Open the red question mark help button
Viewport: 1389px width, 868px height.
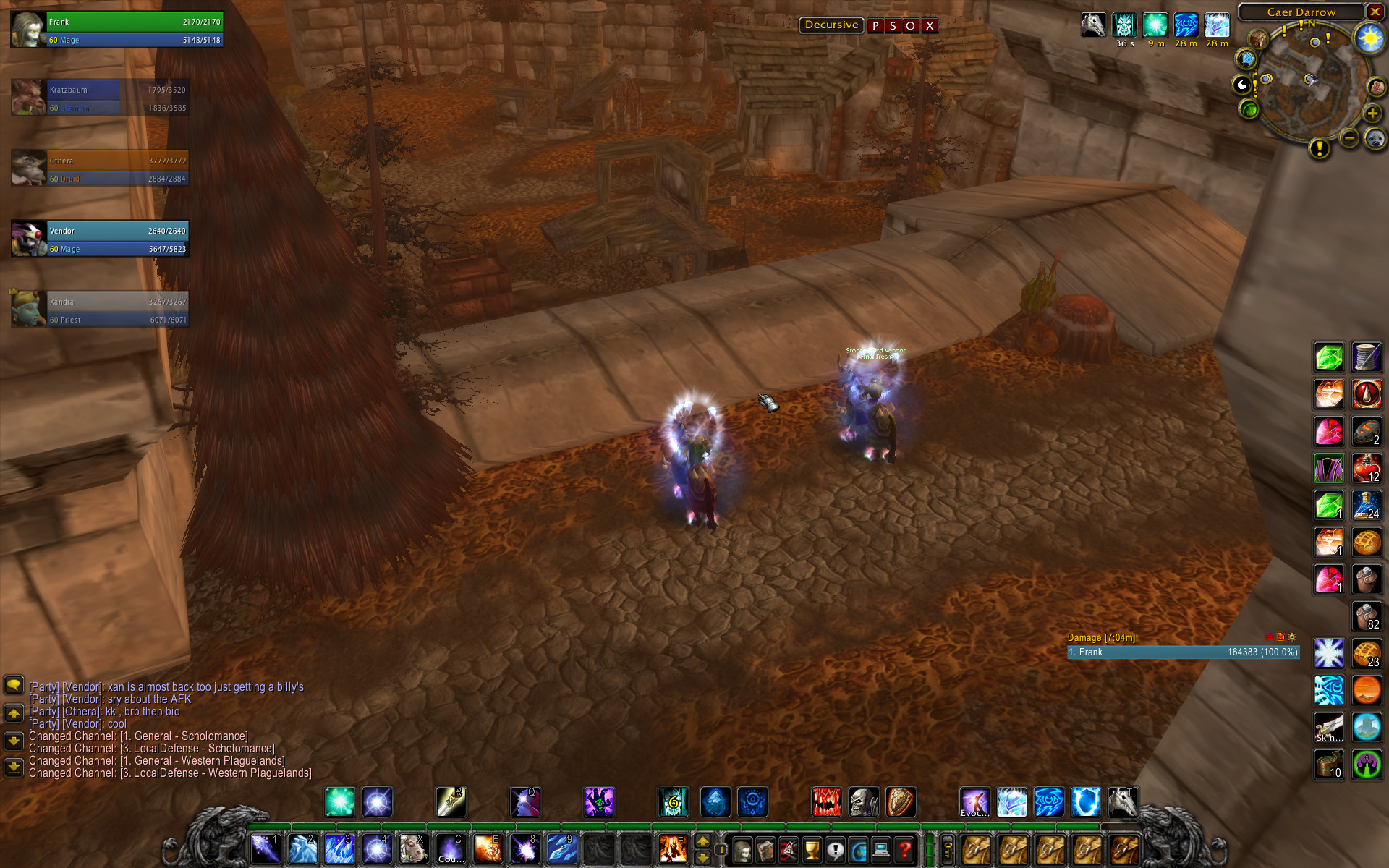point(904,850)
